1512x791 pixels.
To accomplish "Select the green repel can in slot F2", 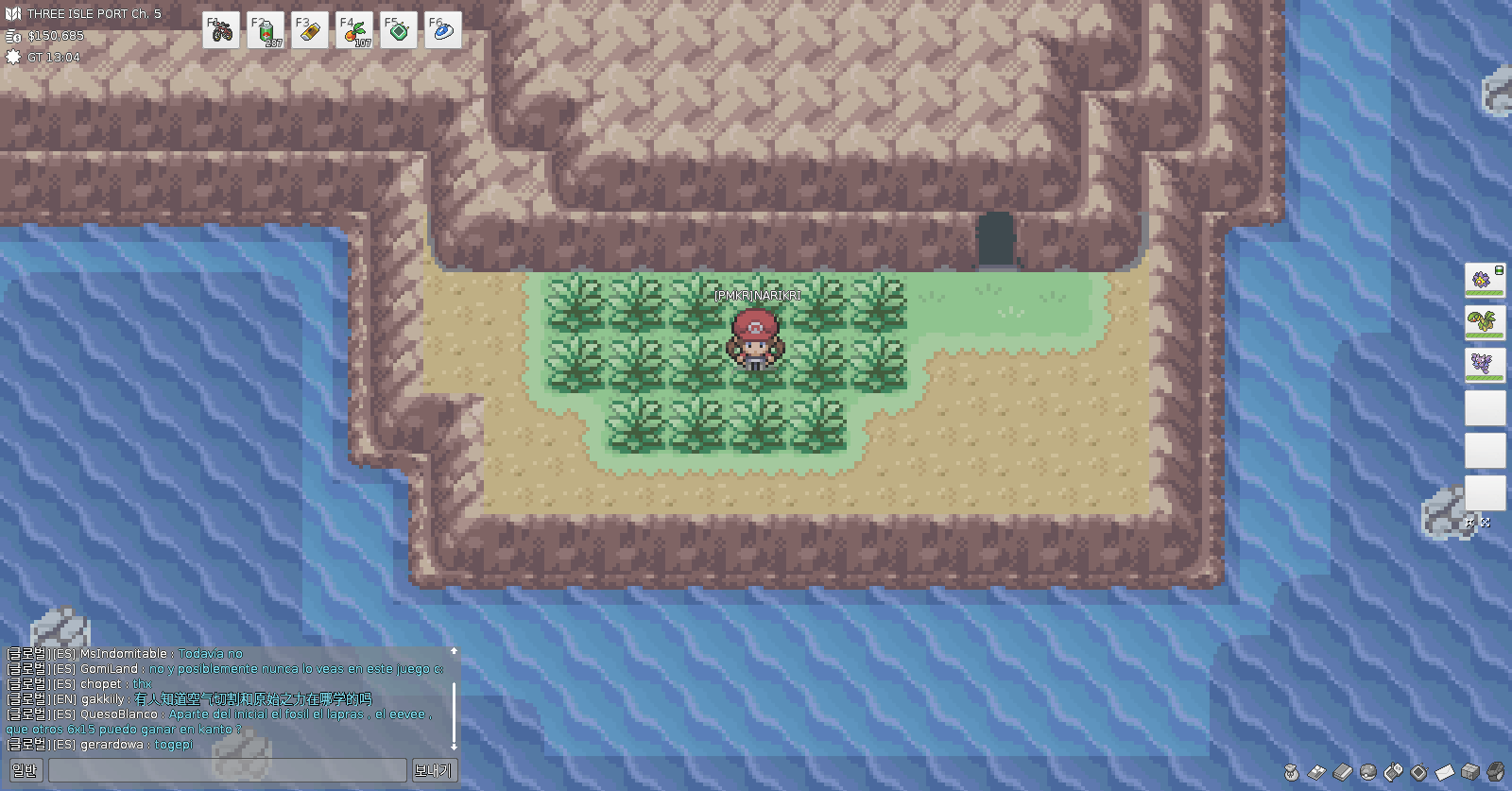I will pyautogui.click(x=266, y=31).
